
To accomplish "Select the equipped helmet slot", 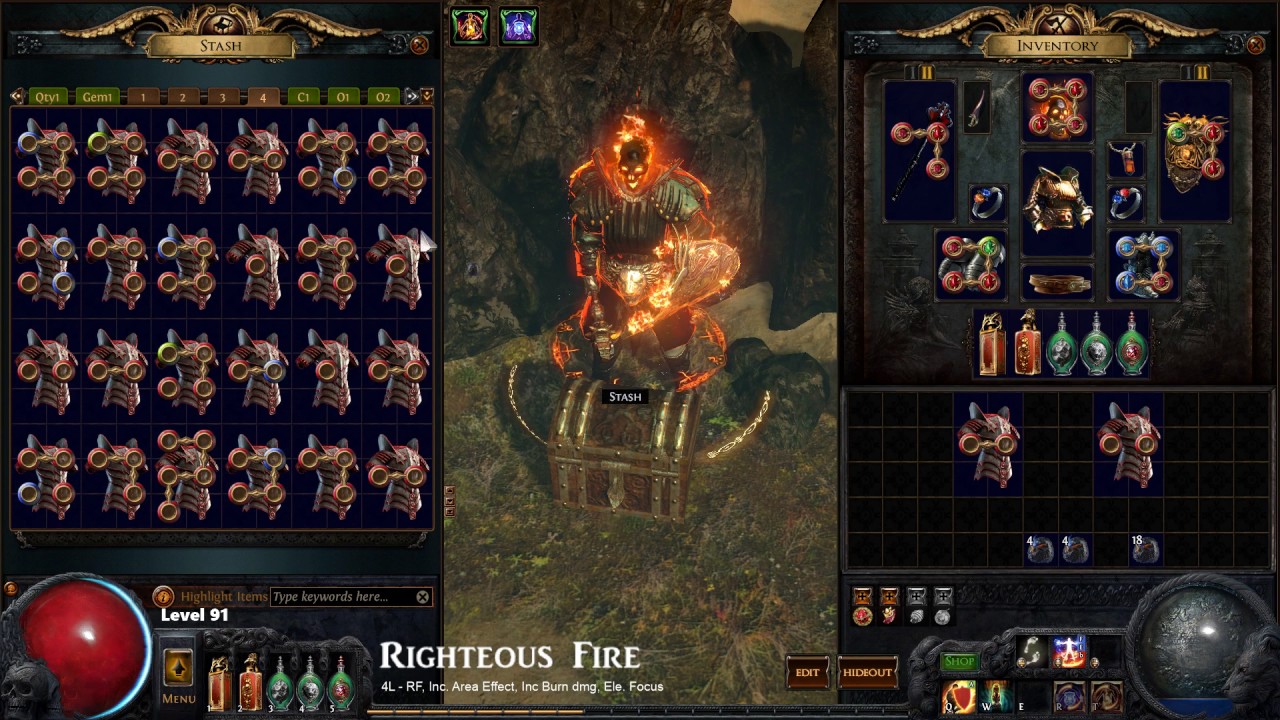I will click(x=1057, y=107).
